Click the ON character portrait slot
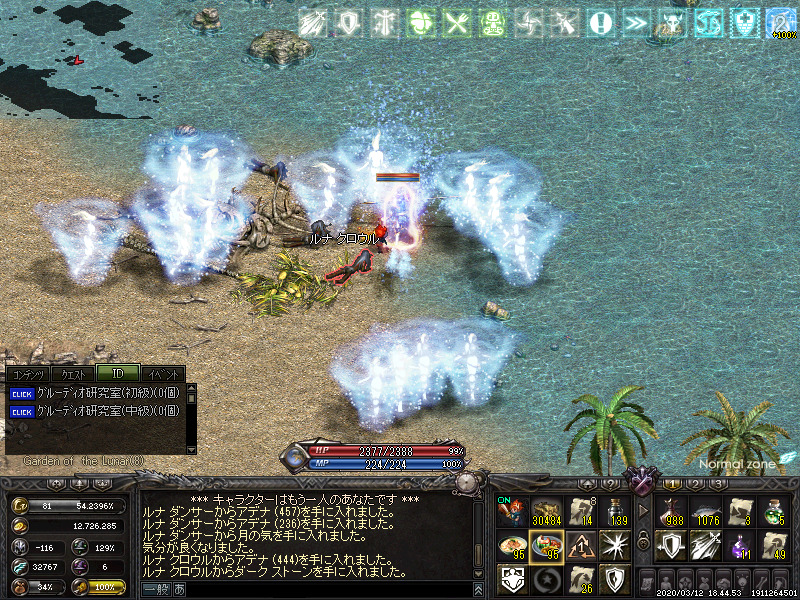The image size is (800, 600). point(512,511)
